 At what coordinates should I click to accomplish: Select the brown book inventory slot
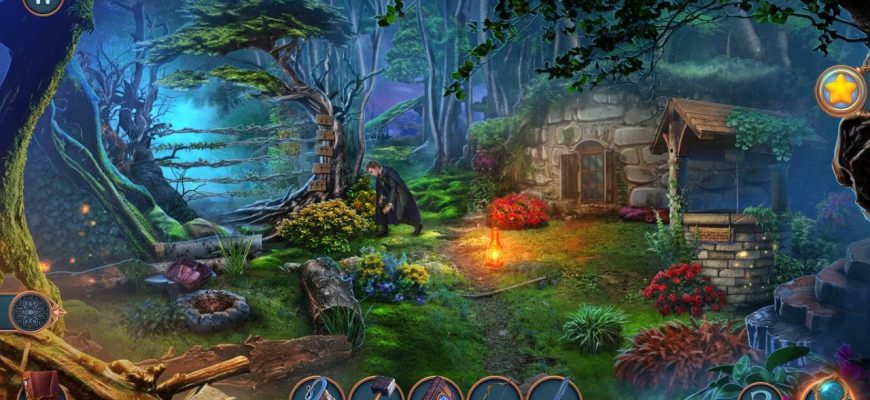pyautogui.click(x=436, y=390)
